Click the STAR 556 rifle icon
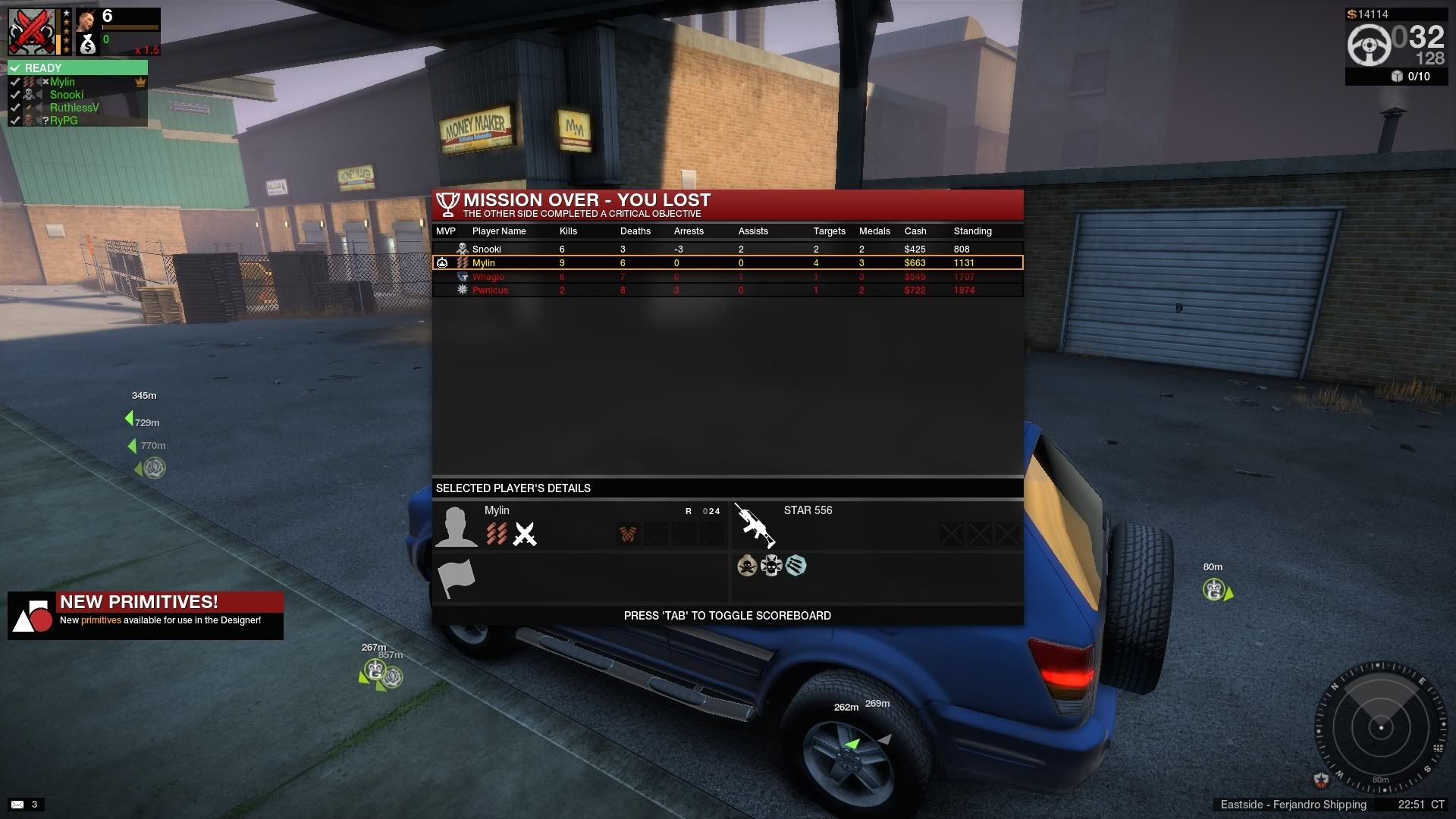 755,525
